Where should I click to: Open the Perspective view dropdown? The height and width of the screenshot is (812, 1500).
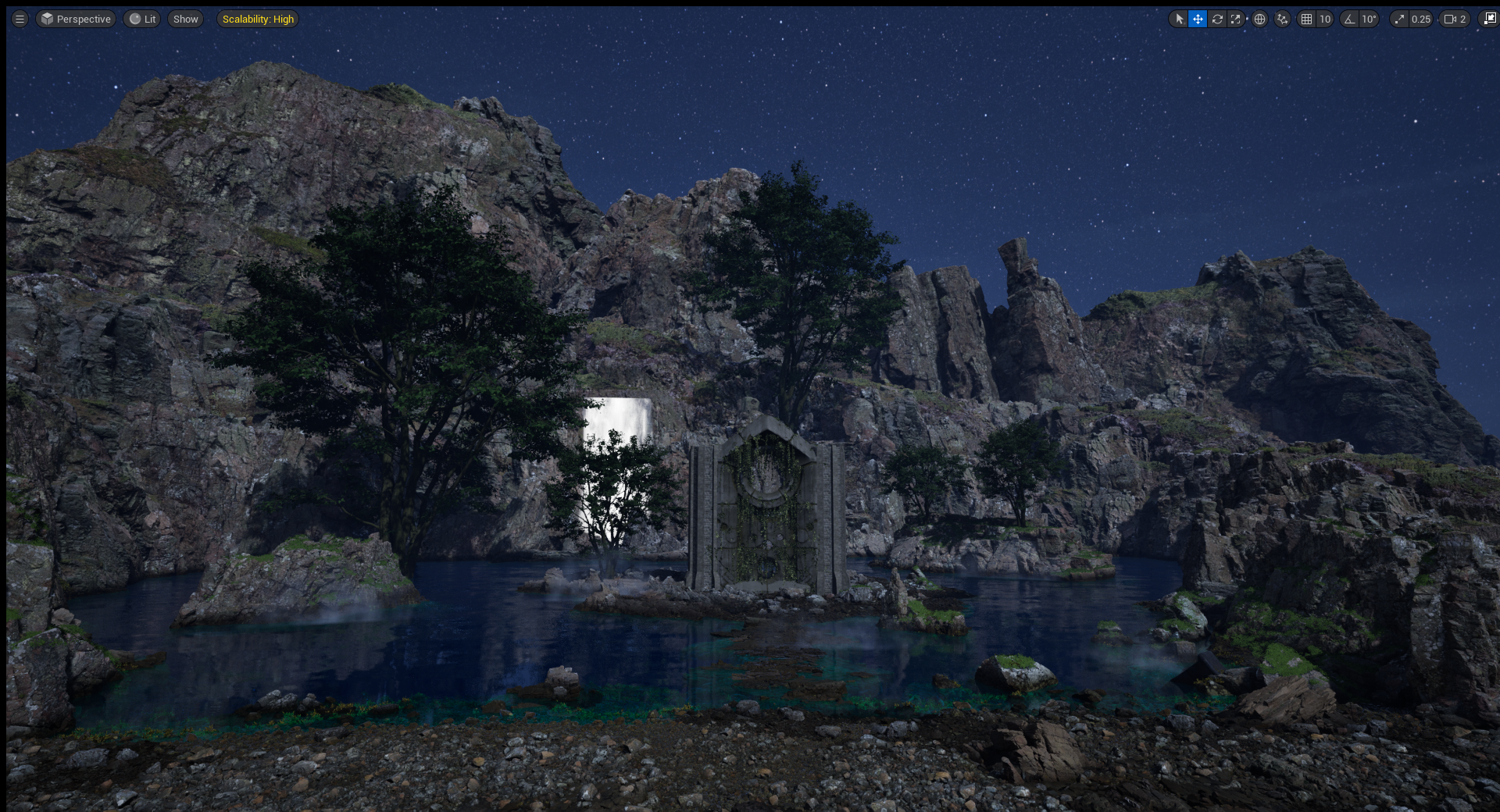76,19
